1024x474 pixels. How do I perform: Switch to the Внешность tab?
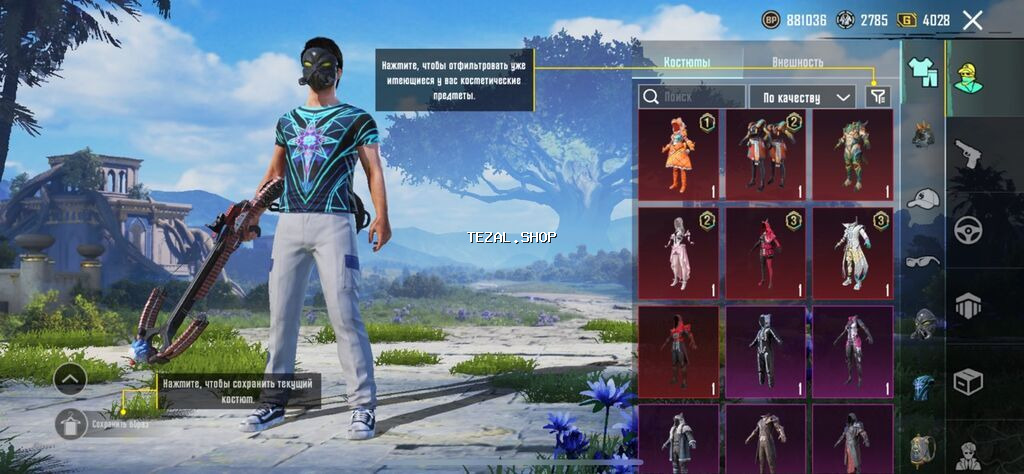[x=798, y=62]
